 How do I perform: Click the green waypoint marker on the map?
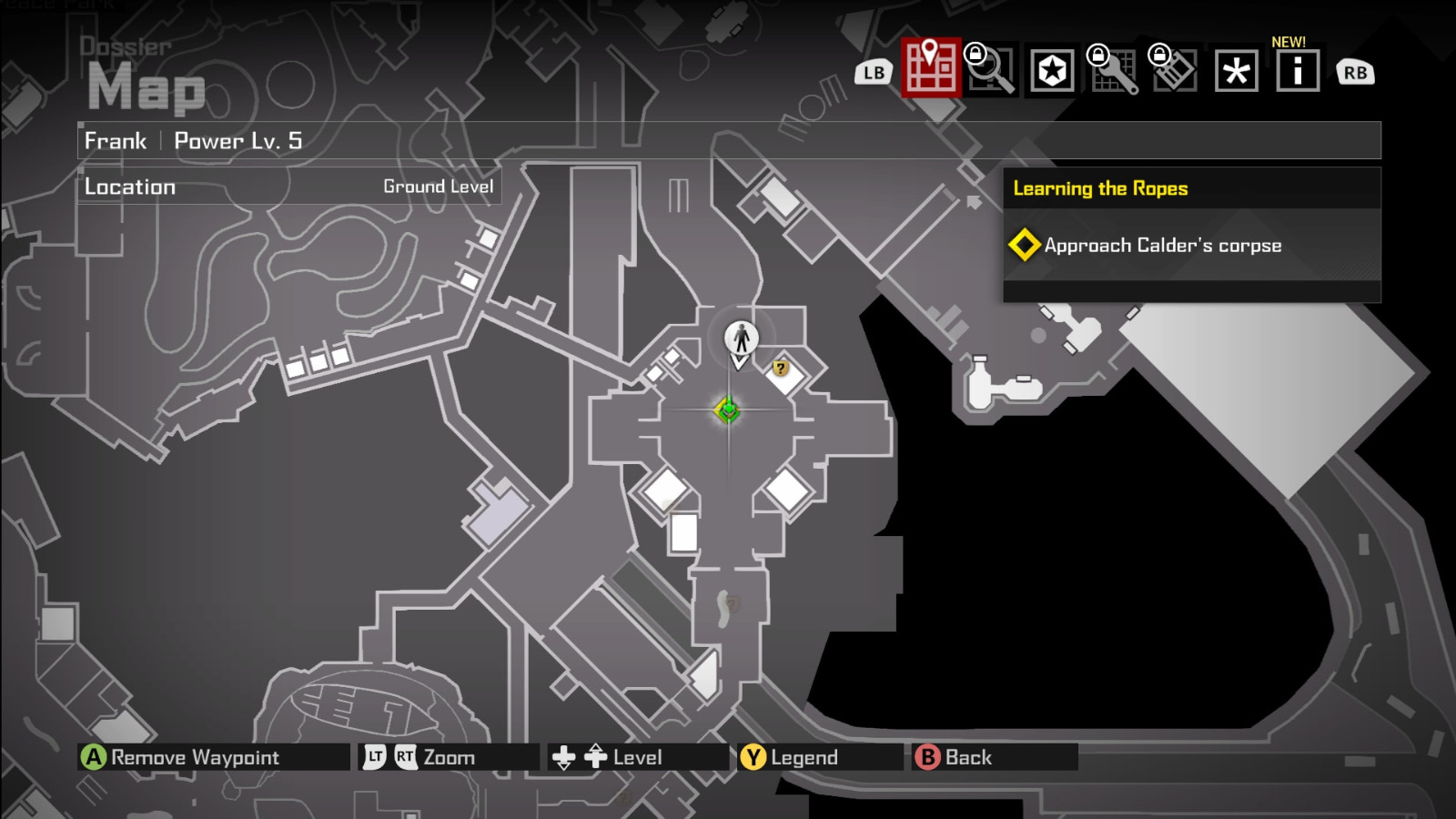pos(727,410)
